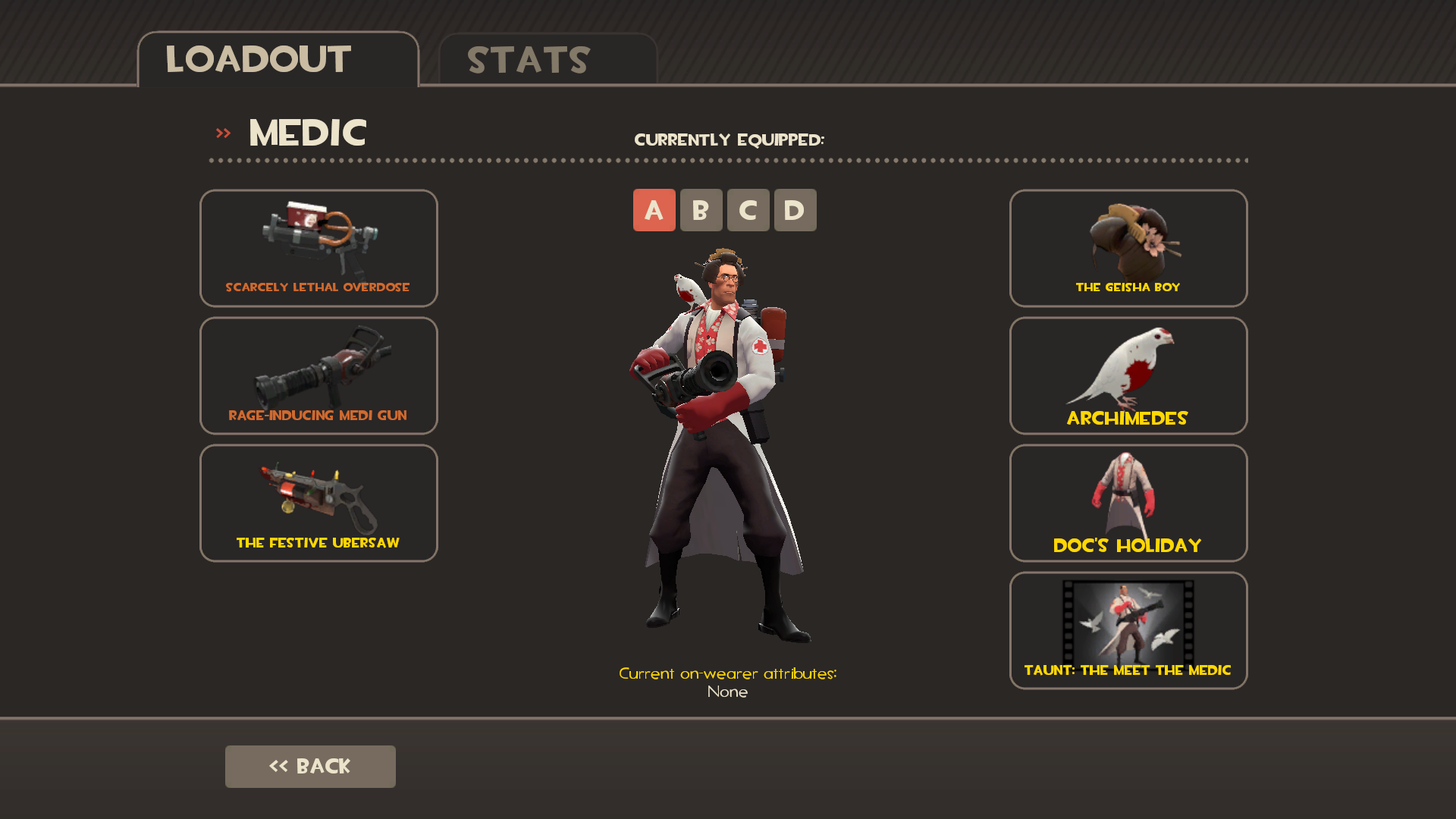This screenshot has height=819, width=1456.
Task: Open The Geisha Boy cosmetic slot
Action: tap(1128, 248)
